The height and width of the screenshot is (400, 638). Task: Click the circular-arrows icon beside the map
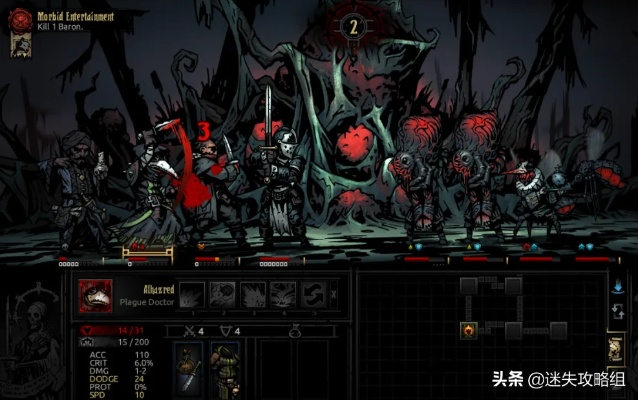click(x=615, y=313)
